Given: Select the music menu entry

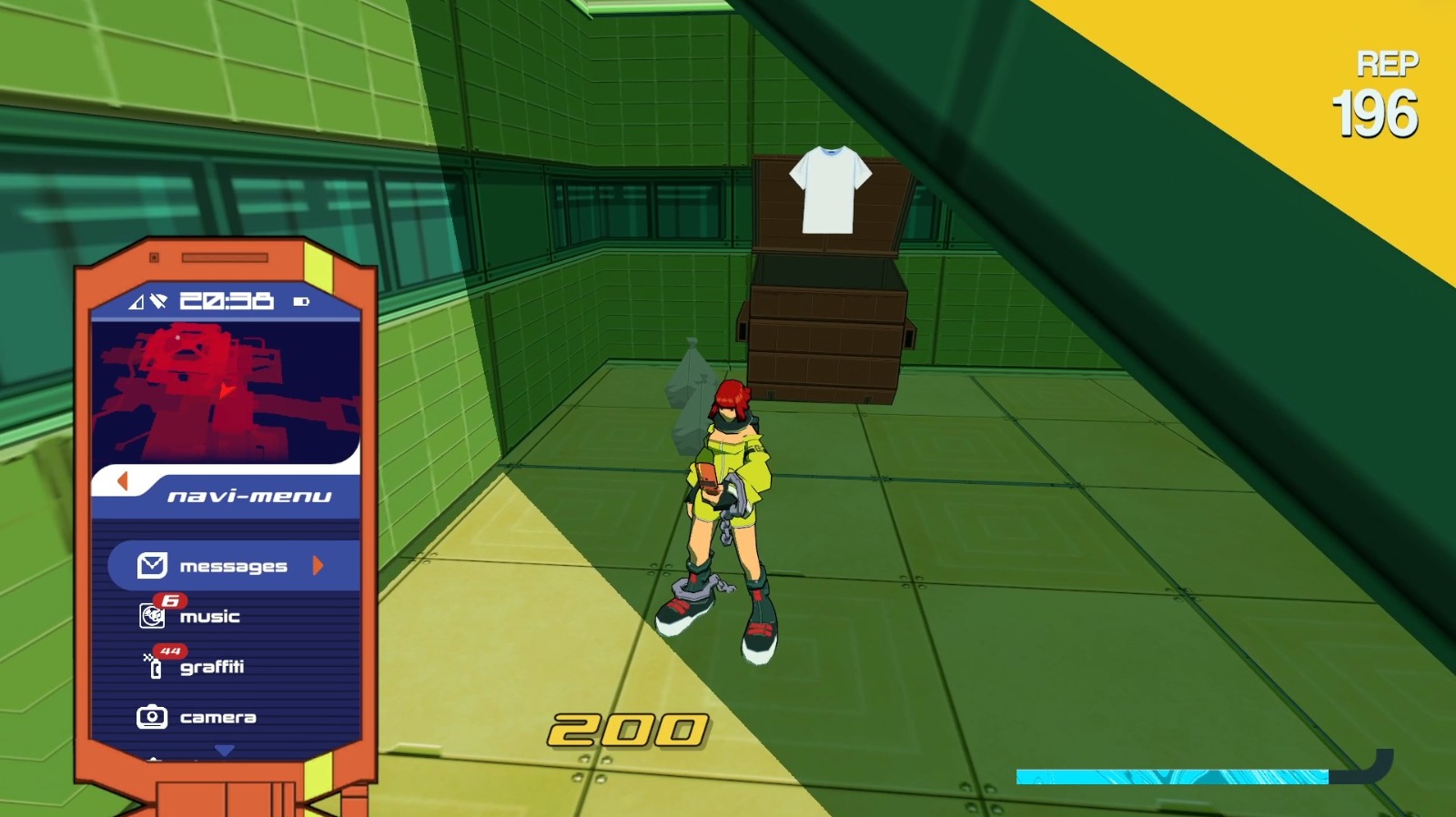Looking at the screenshot, I should click(x=210, y=615).
